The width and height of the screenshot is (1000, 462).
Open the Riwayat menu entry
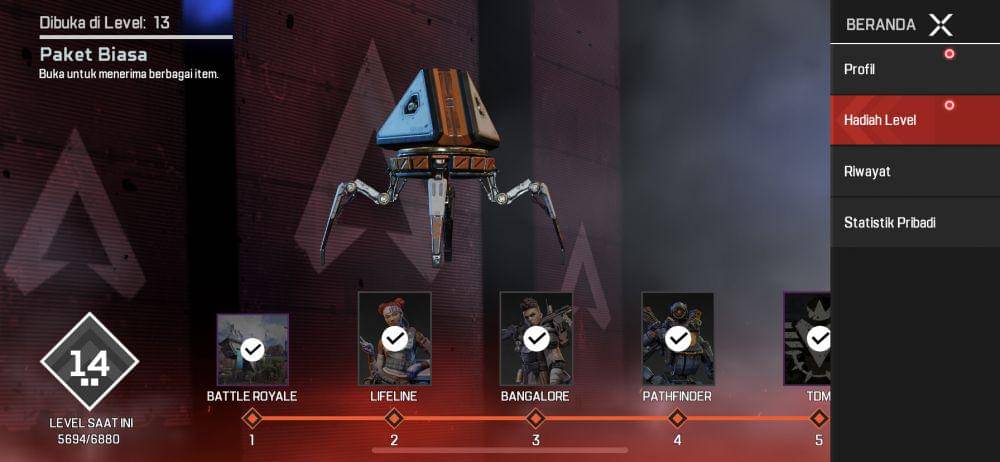[914, 171]
